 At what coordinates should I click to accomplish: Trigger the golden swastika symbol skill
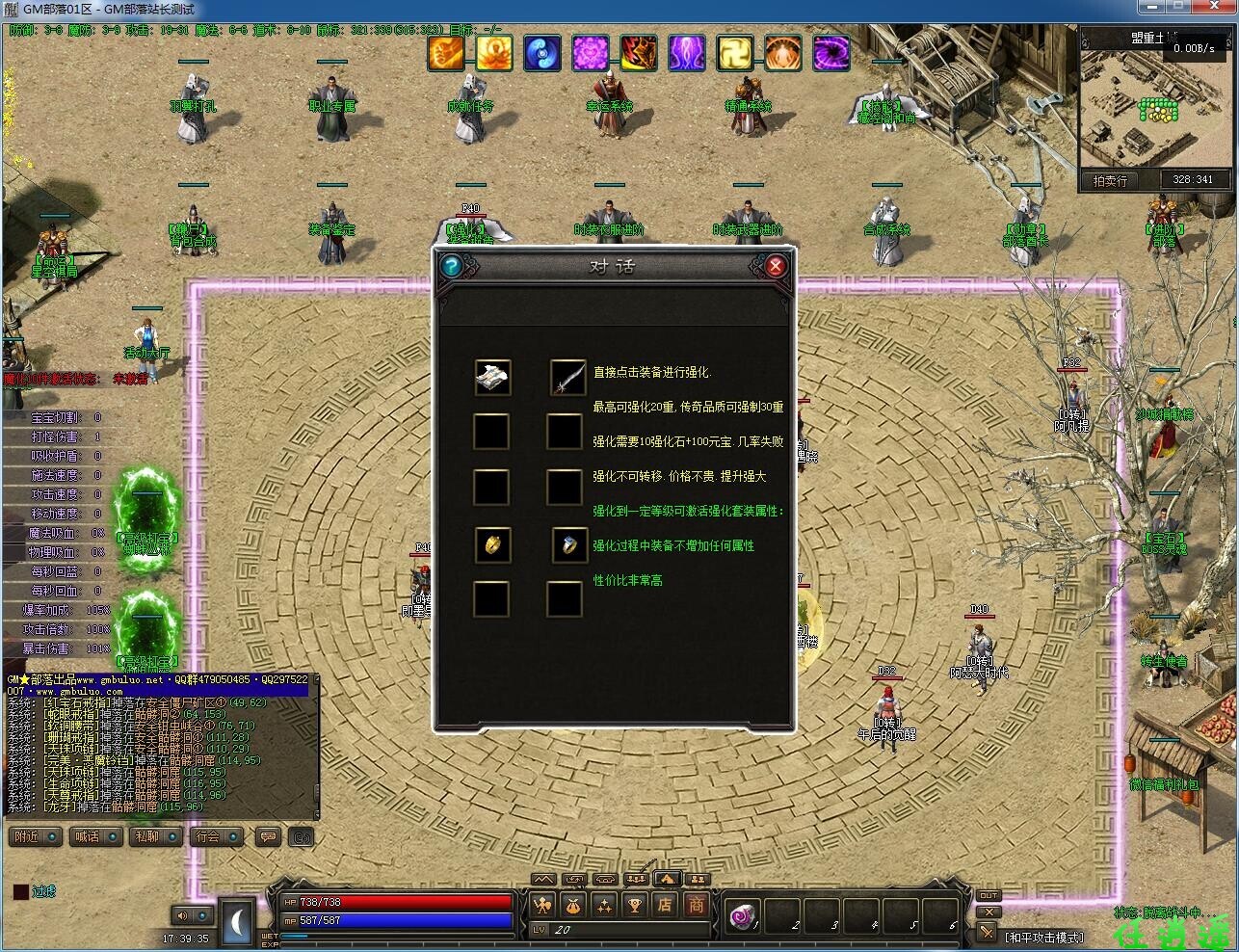pyautogui.click(x=735, y=53)
